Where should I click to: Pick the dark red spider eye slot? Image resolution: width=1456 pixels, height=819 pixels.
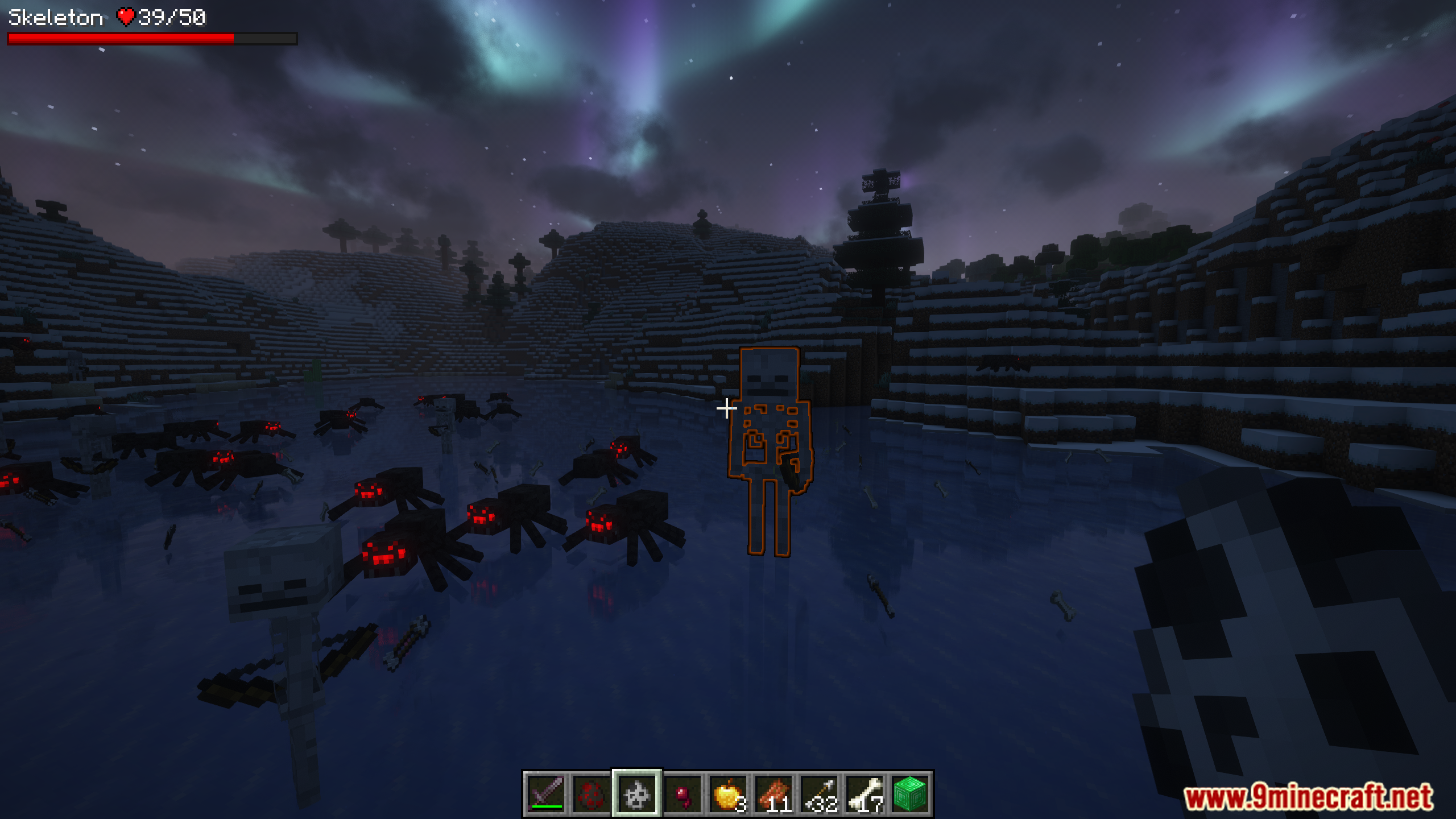pos(682,793)
